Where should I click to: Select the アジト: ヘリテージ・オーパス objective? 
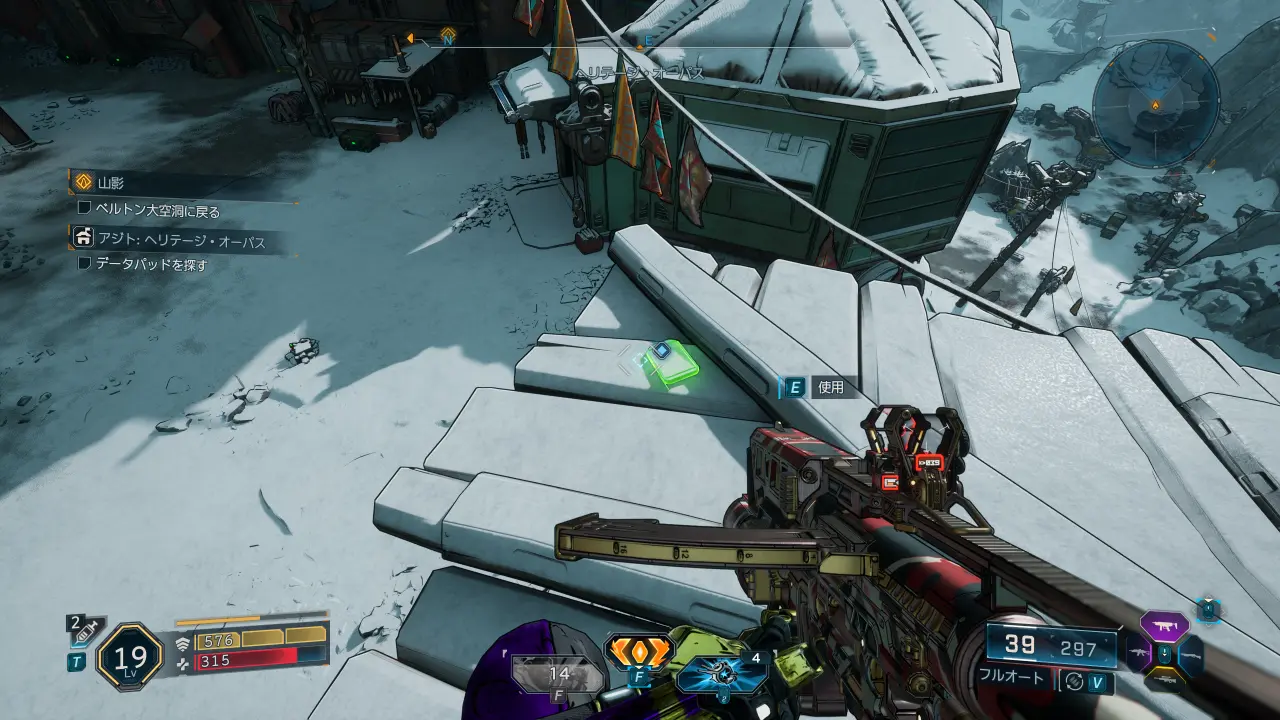pos(175,238)
